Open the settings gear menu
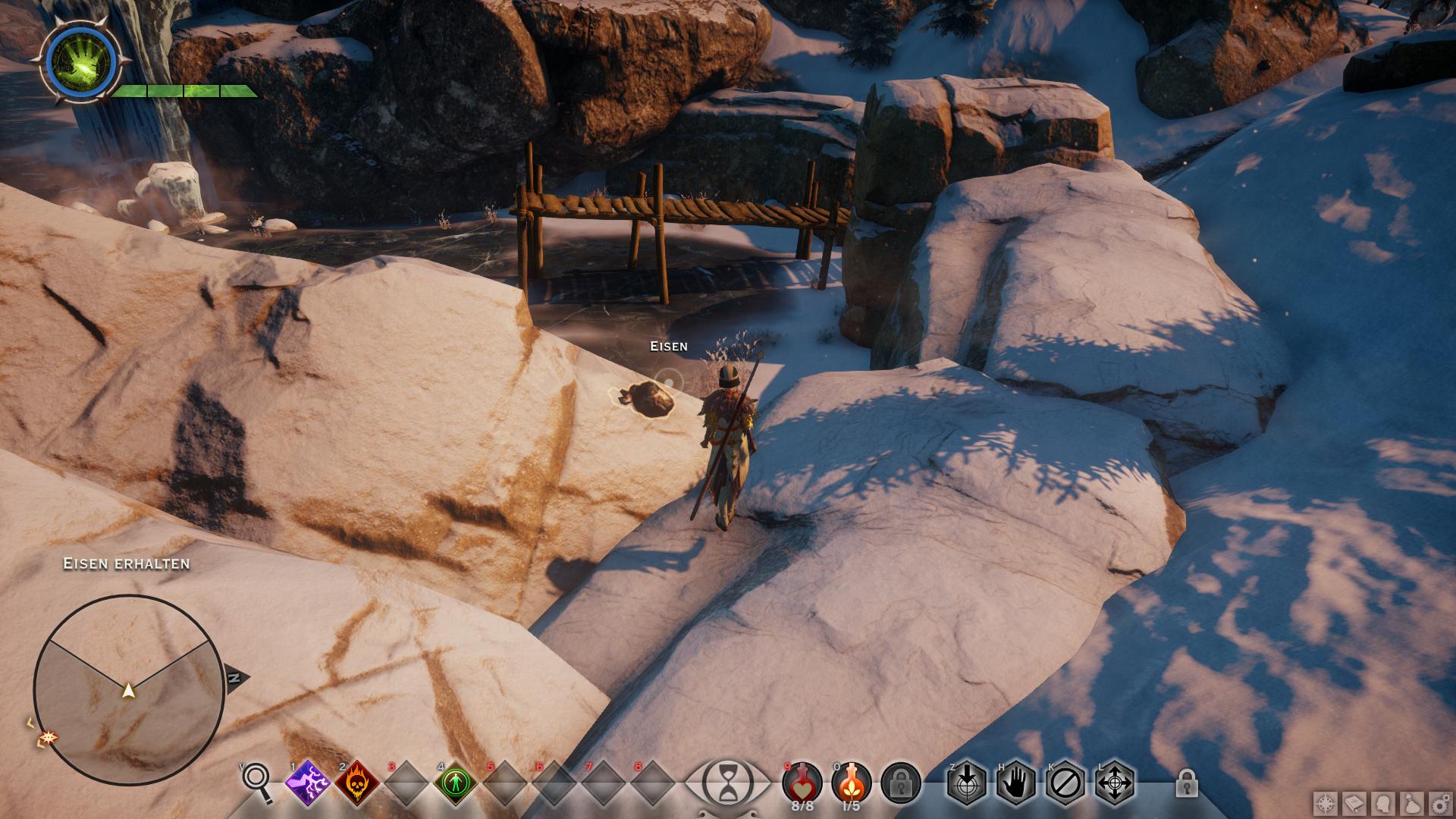 tap(1440, 804)
